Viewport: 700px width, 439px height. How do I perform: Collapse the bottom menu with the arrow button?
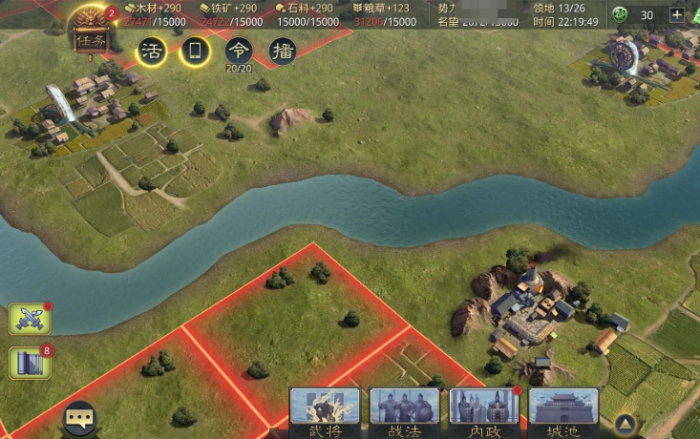pyautogui.click(x=625, y=422)
